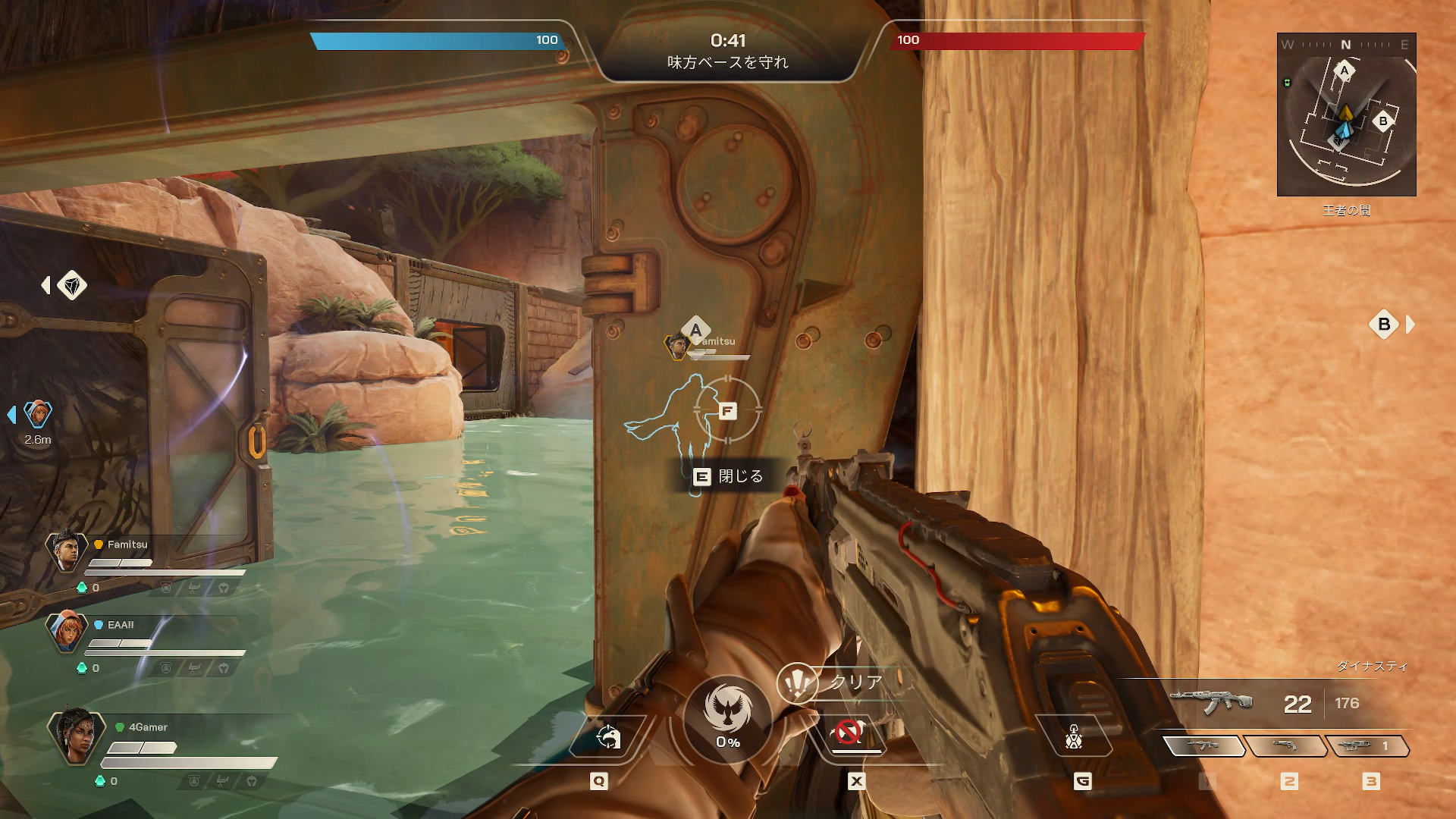Click the diamond objective direction indicator
Image resolution: width=1456 pixels, height=819 pixels.
(x=72, y=285)
